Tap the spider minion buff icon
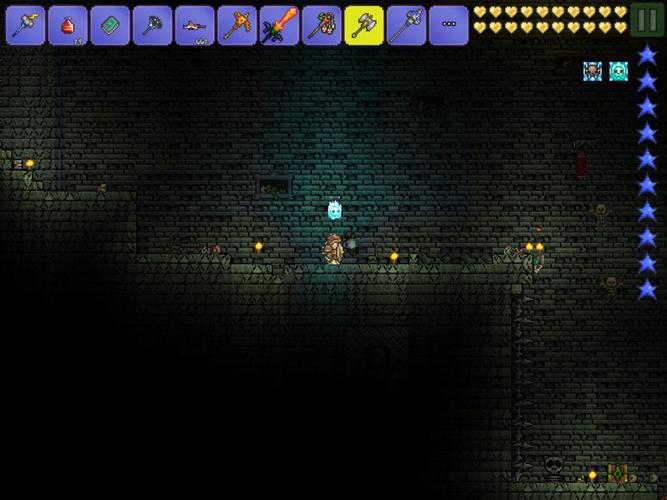The width and height of the screenshot is (667, 500). (x=593, y=71)
